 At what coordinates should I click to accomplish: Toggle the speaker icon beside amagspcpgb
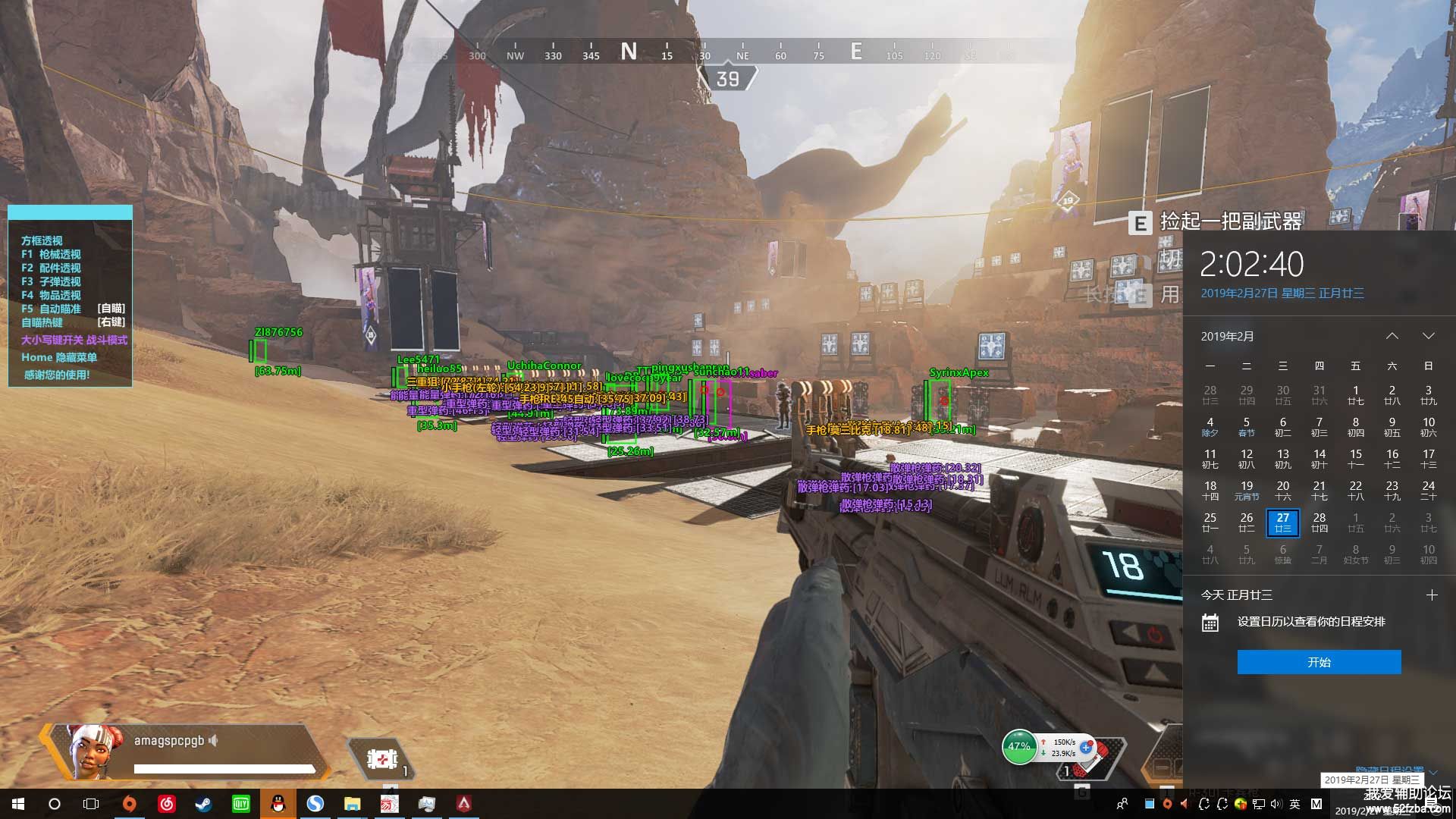coord(214,740)
